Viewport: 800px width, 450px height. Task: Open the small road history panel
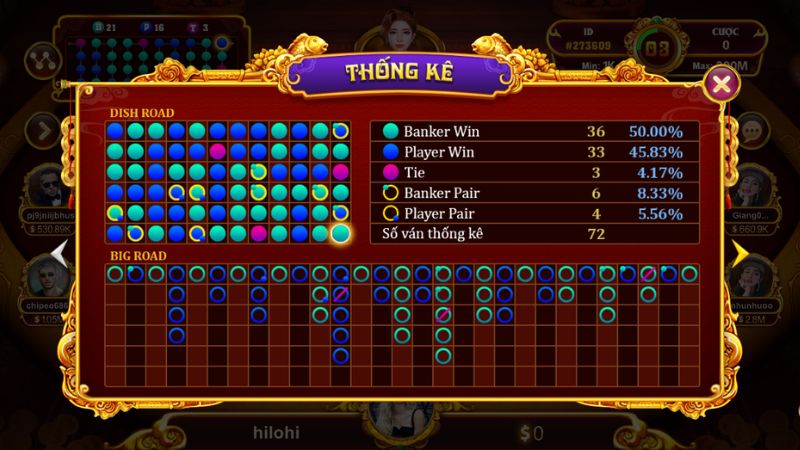150,40
